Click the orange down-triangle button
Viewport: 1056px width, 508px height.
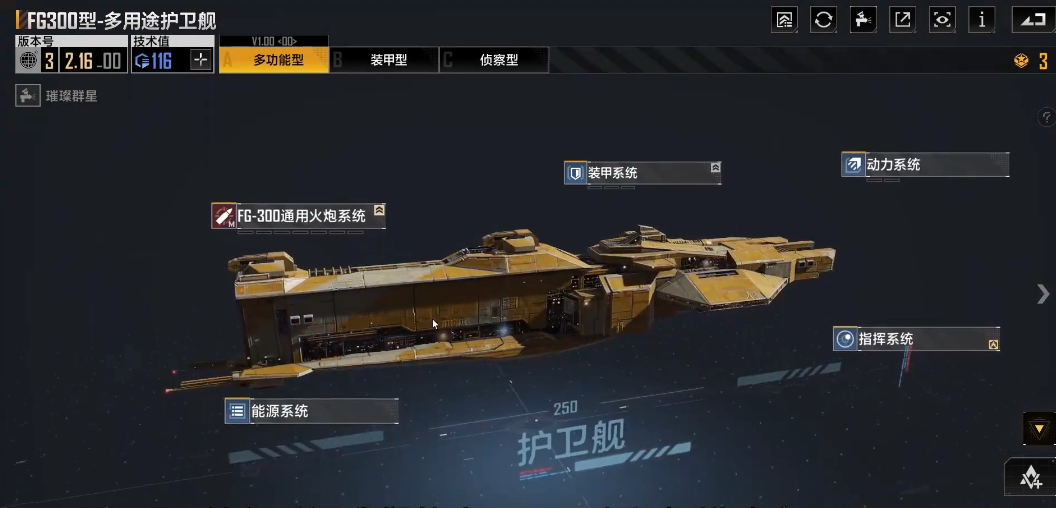(1038, 429)
